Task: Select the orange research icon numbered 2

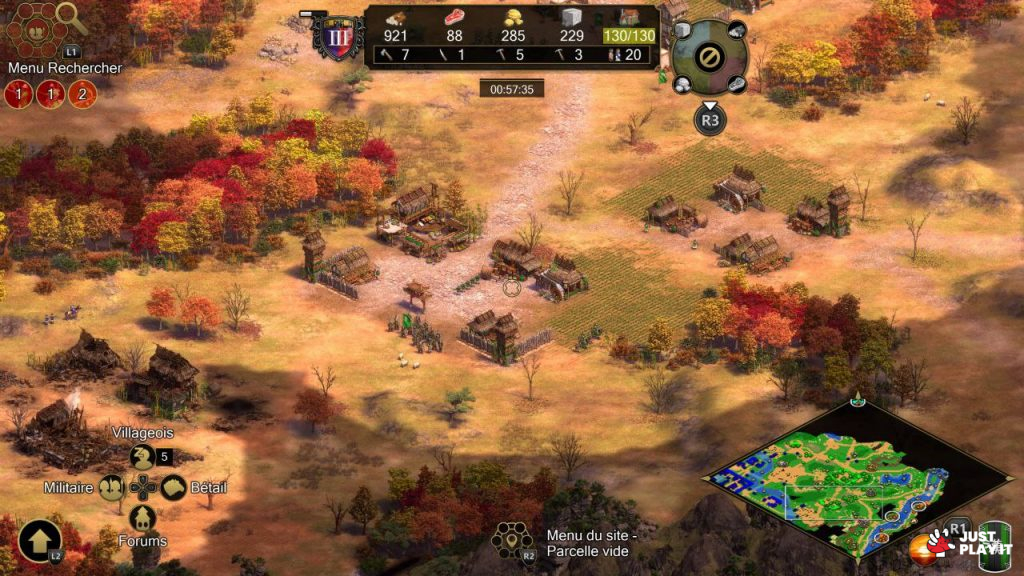Action: click(x=82, y=95)
